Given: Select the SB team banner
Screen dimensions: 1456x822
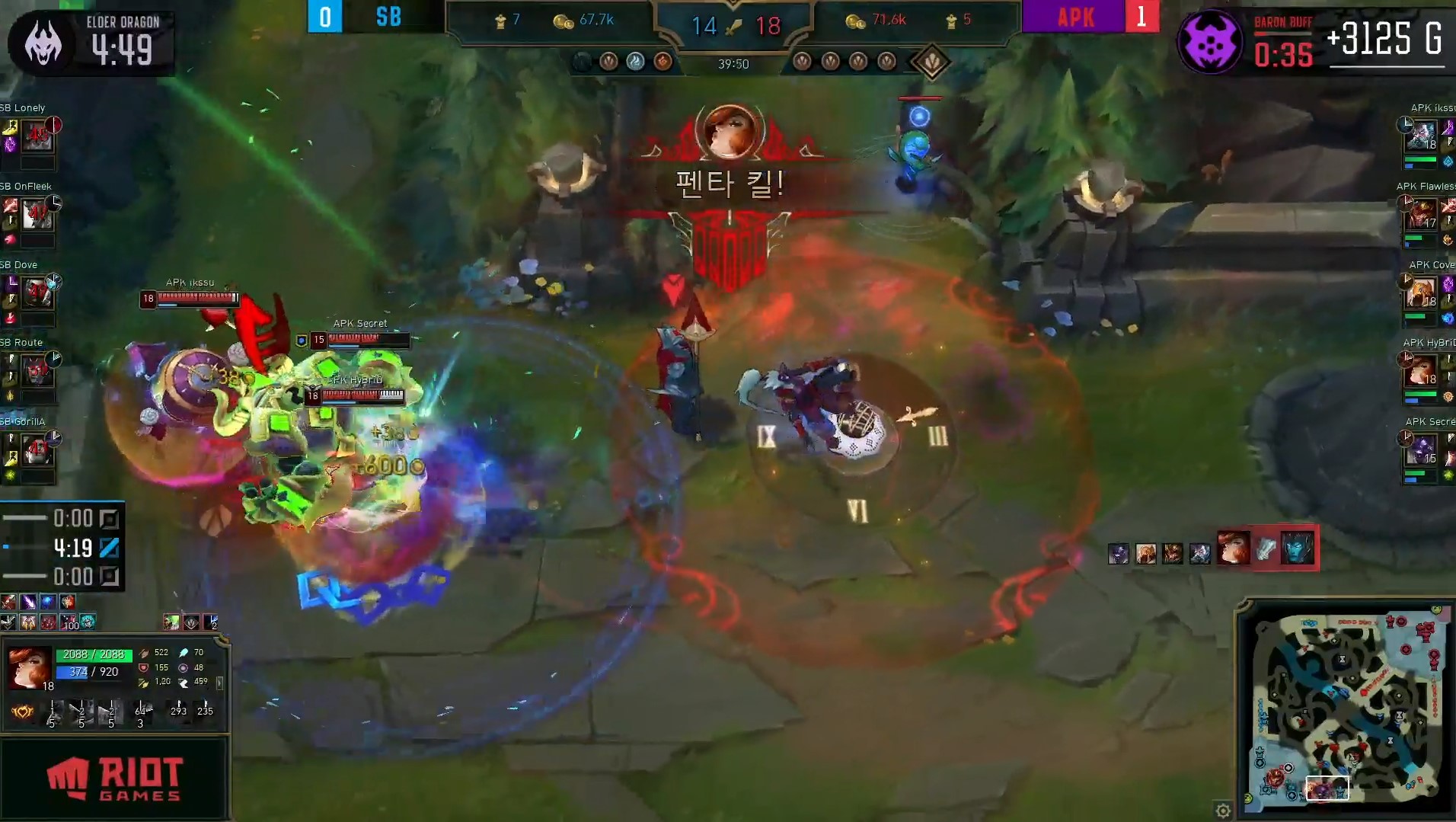Looking at the screenshot, I should click(x=387, y=17).
